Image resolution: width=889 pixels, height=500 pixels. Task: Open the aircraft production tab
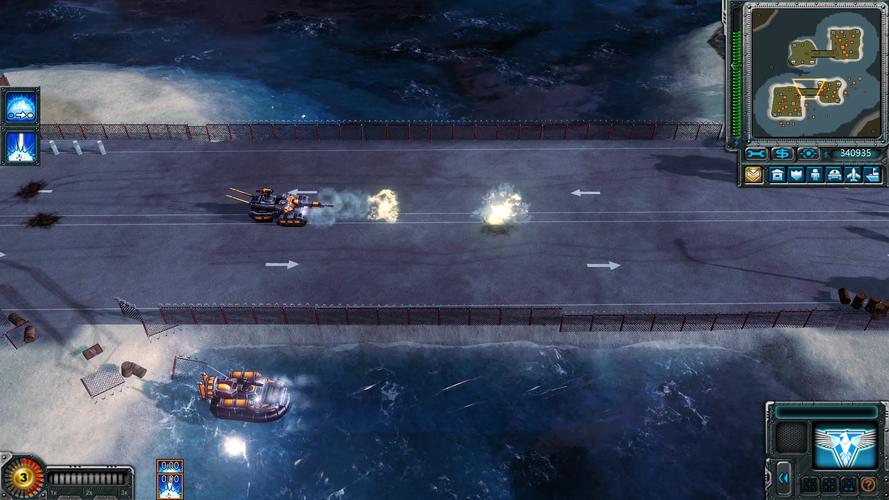tap(854, 175)
